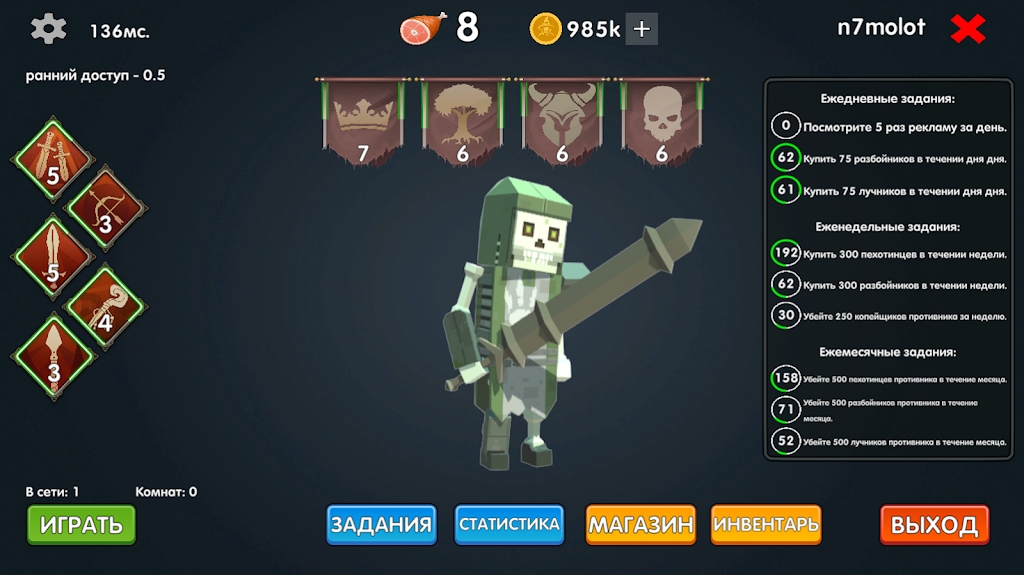Open the settings gear icon
The width and height of the screenshot is (1024, 575).
pos(48,29)
